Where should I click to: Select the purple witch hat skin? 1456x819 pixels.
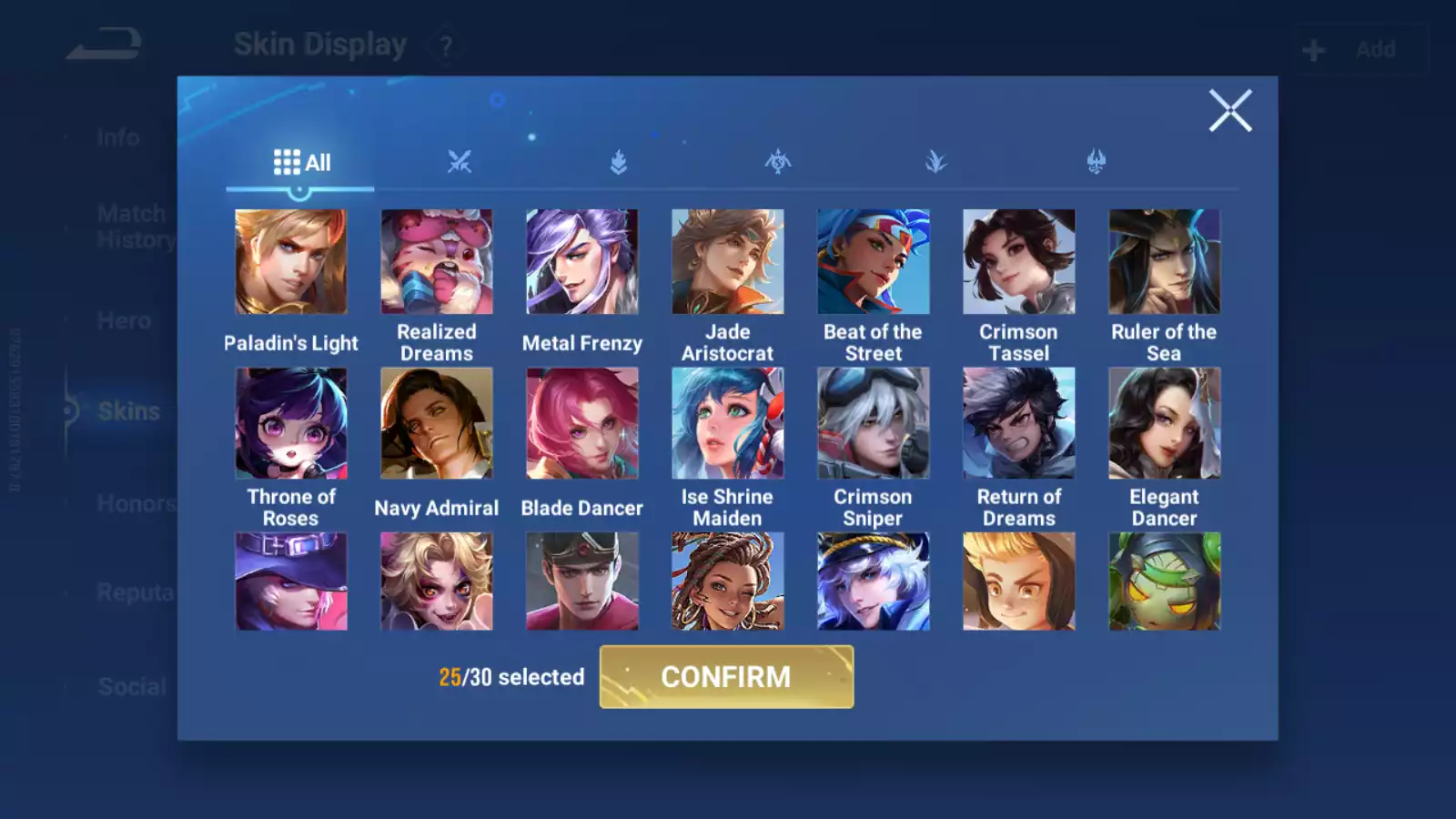click(x=291, y=581)
